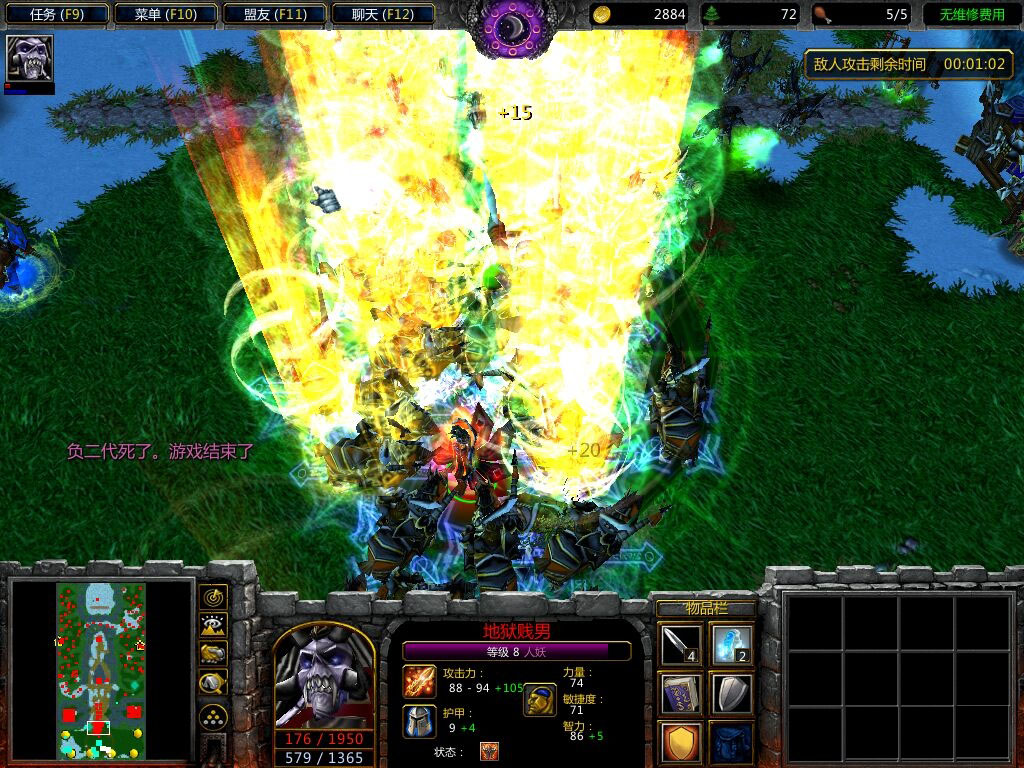1024x768 pixels.
Task: Use the dagger item with 4 charges
Action: coord(680,645)
